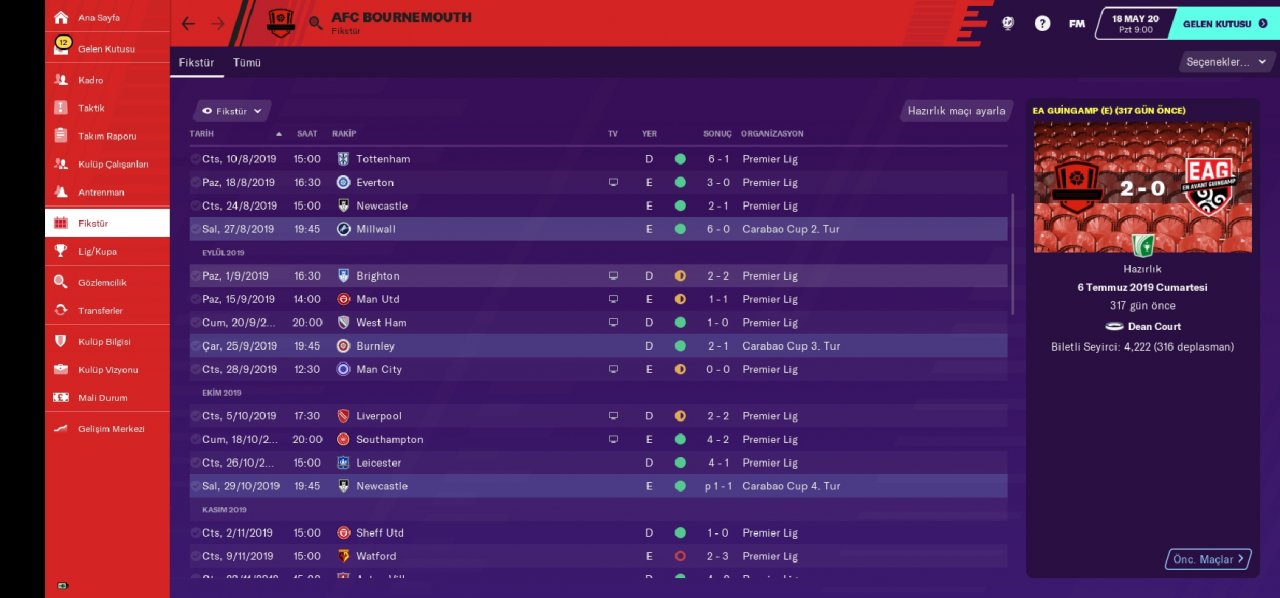Click the back navigation arrow

click(x=188, y=23)
